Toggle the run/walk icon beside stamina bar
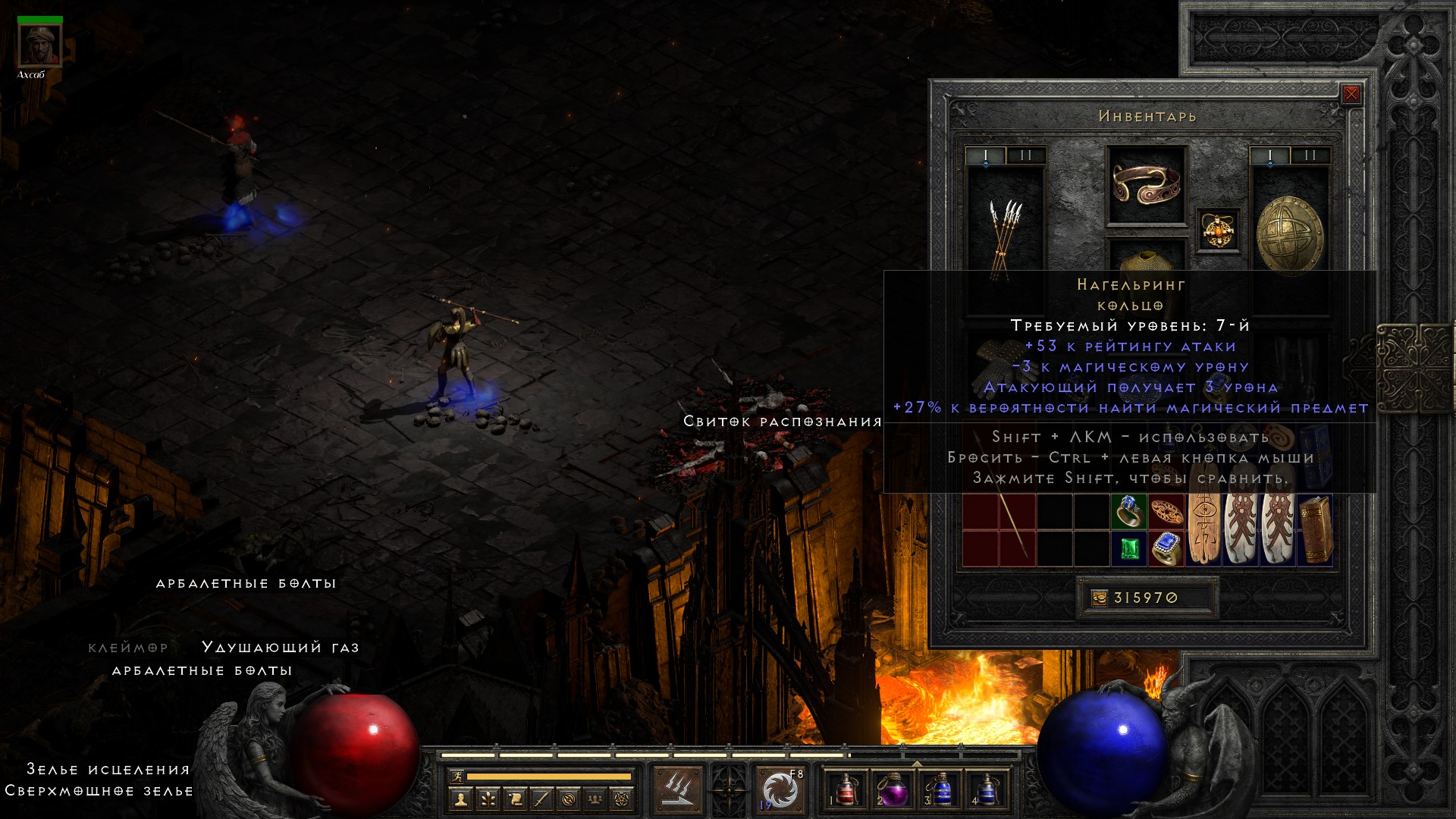Viewport: 1456px width, 819px height. [457, 777]
